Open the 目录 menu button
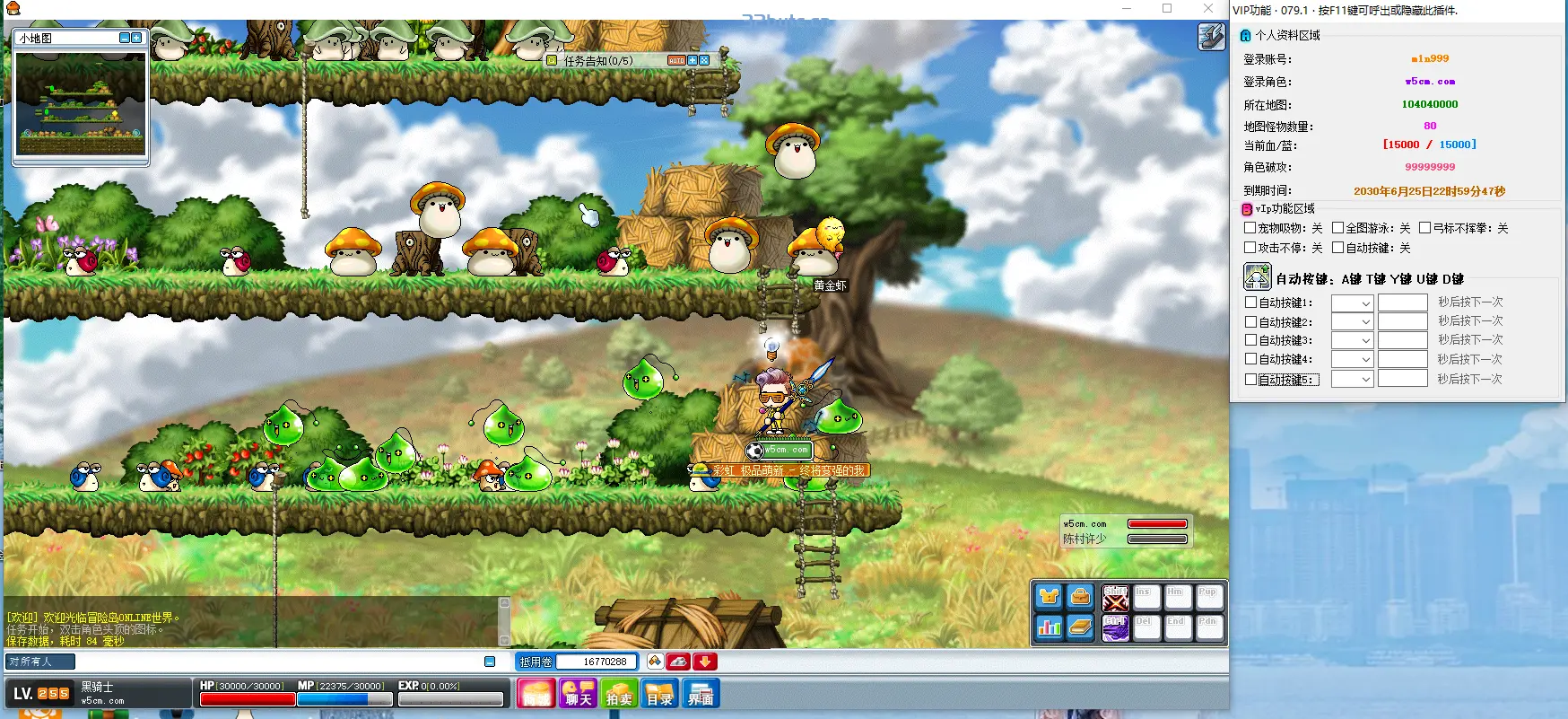1568x719 pixels. tap(659, 694)
